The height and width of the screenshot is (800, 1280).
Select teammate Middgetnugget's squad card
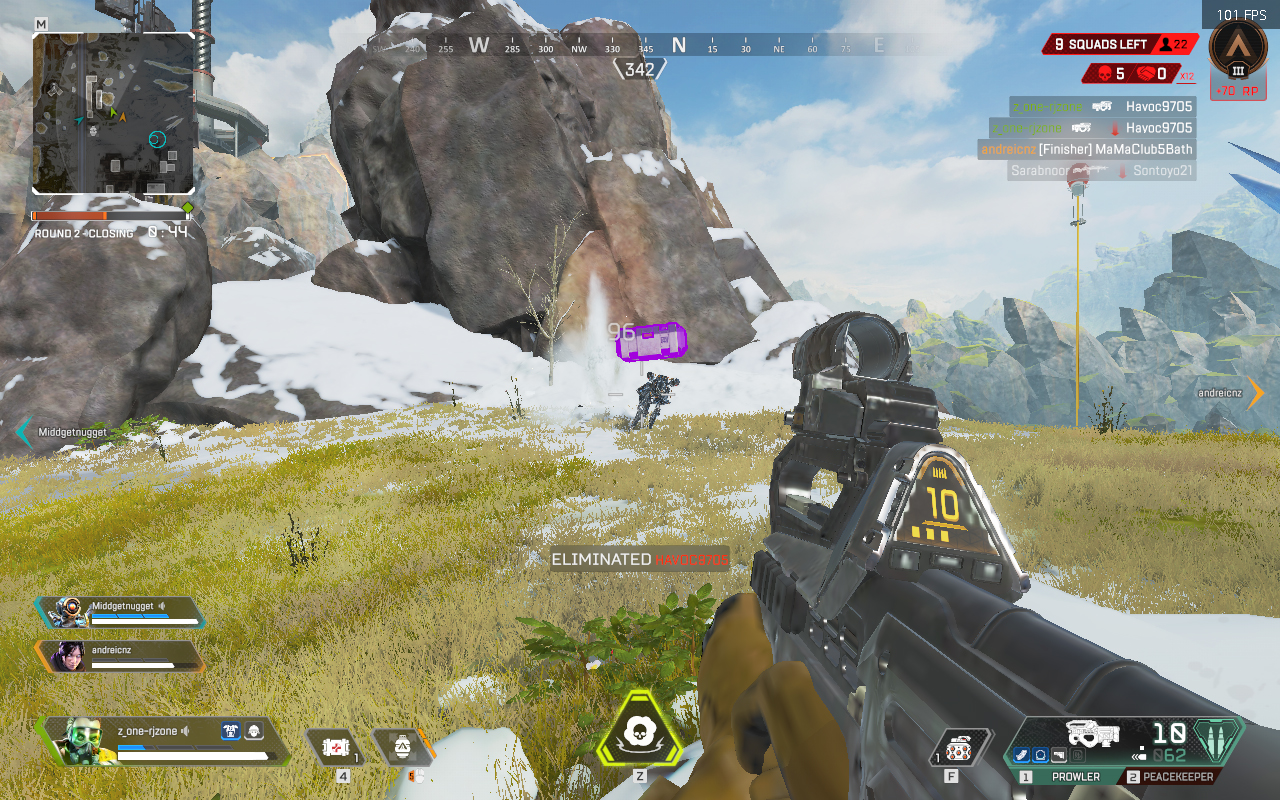120,611
